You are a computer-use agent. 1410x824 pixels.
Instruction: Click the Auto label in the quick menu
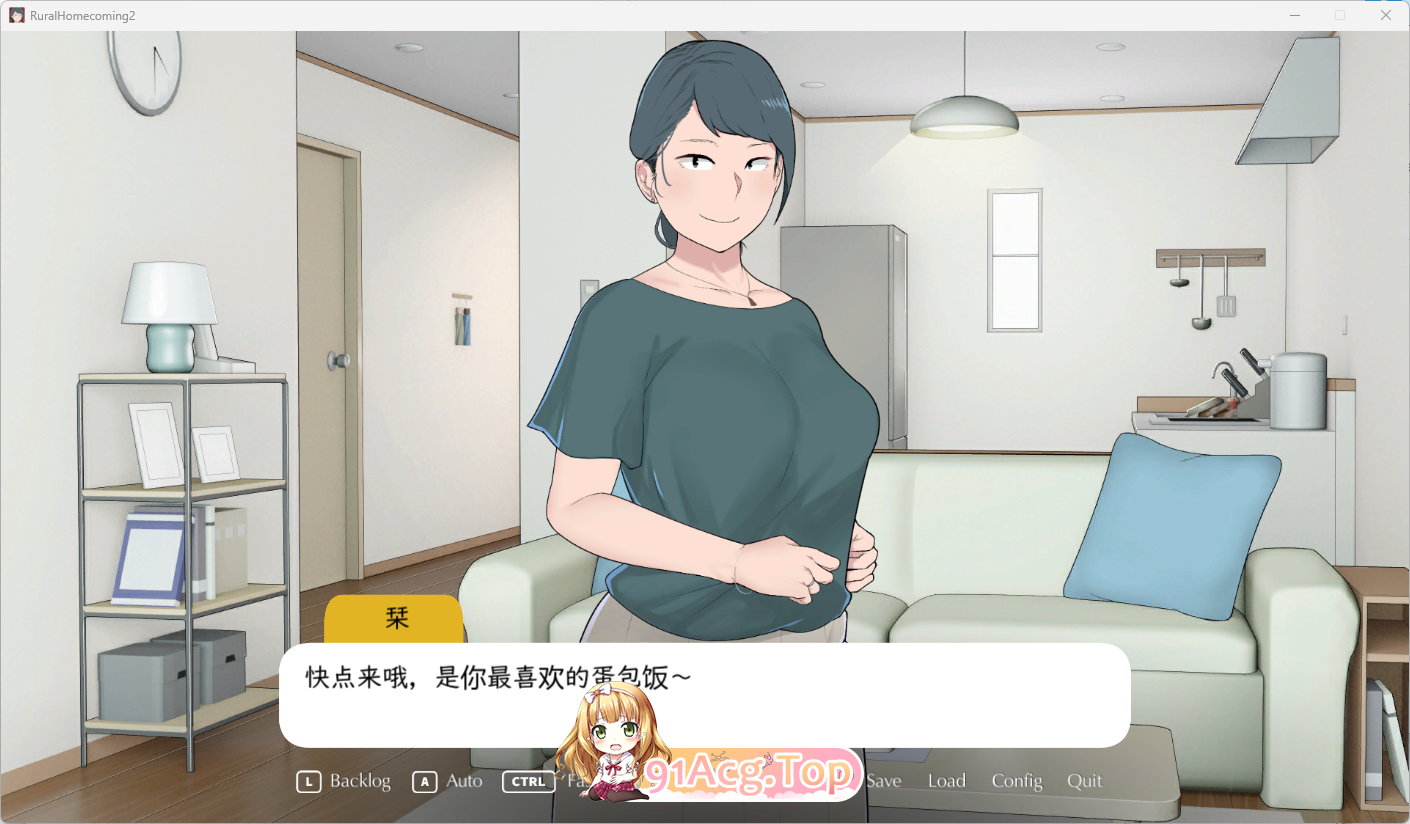462,781
